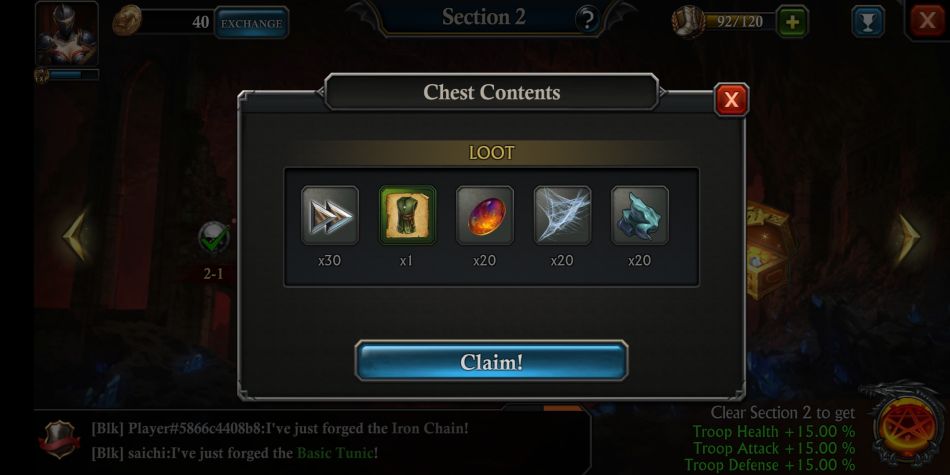950x475 pixels.
Task: Exit the section screen with the red X
Action: pos(926,21)
